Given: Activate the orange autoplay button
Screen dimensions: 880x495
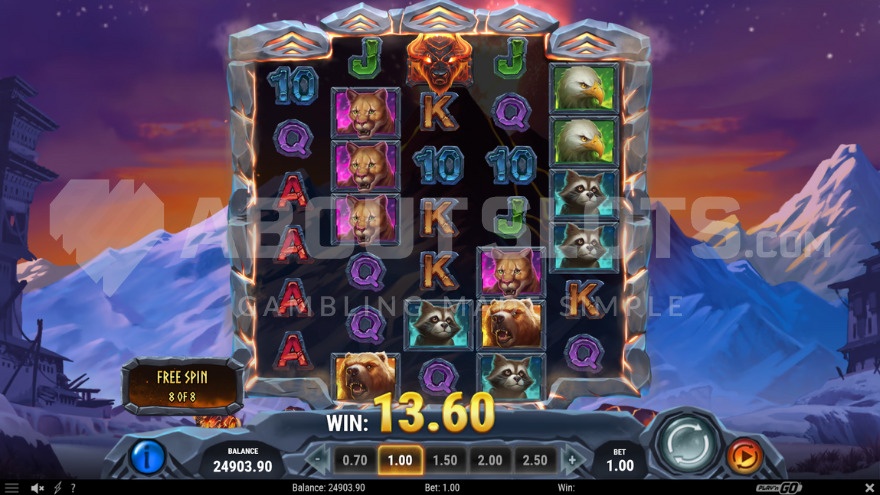Looking at the screenshot, I should coord(742,456).
